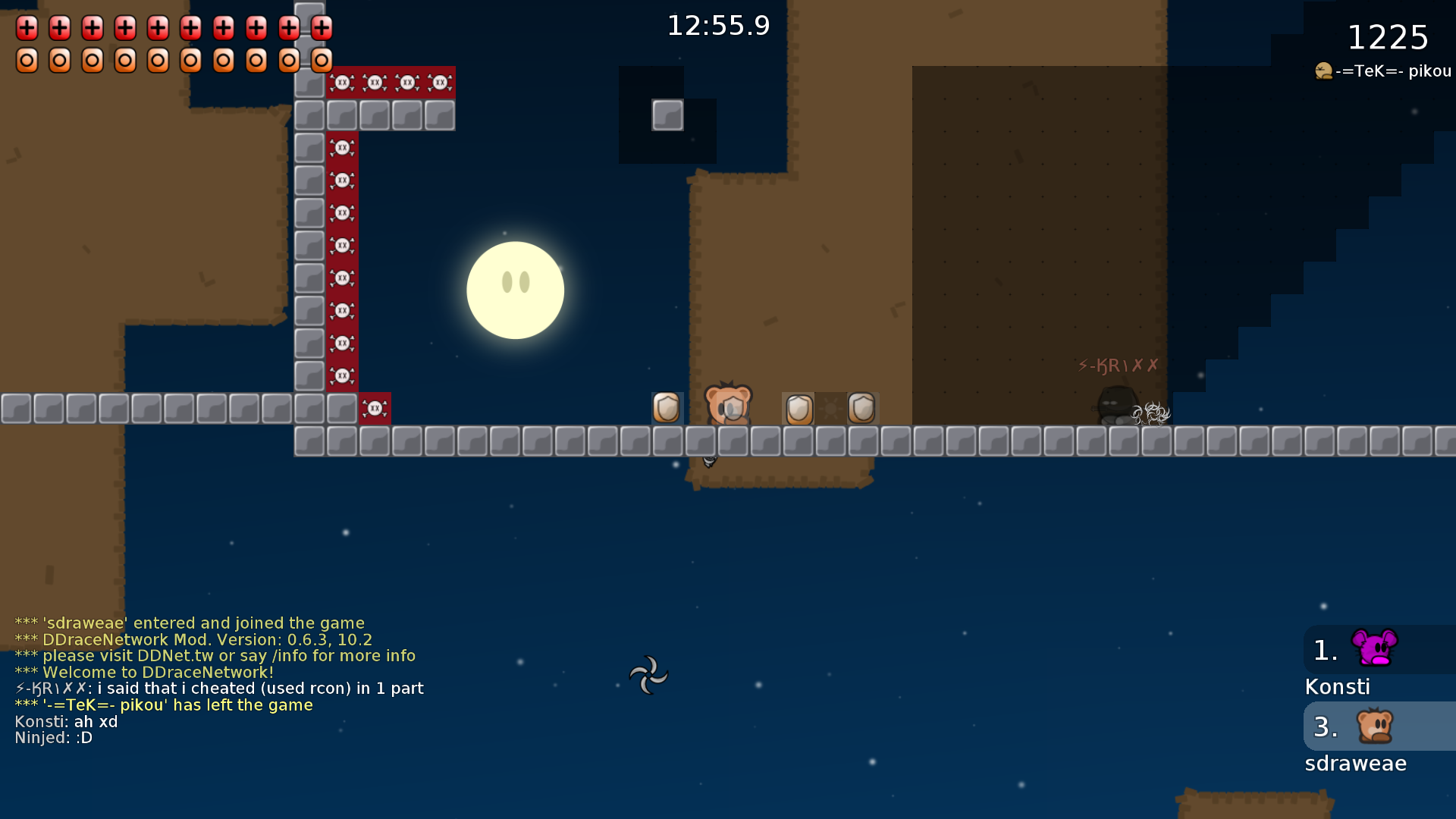Click the last heart icon in the HUD
Screen dimensions: 1456x819
[322, 28]
